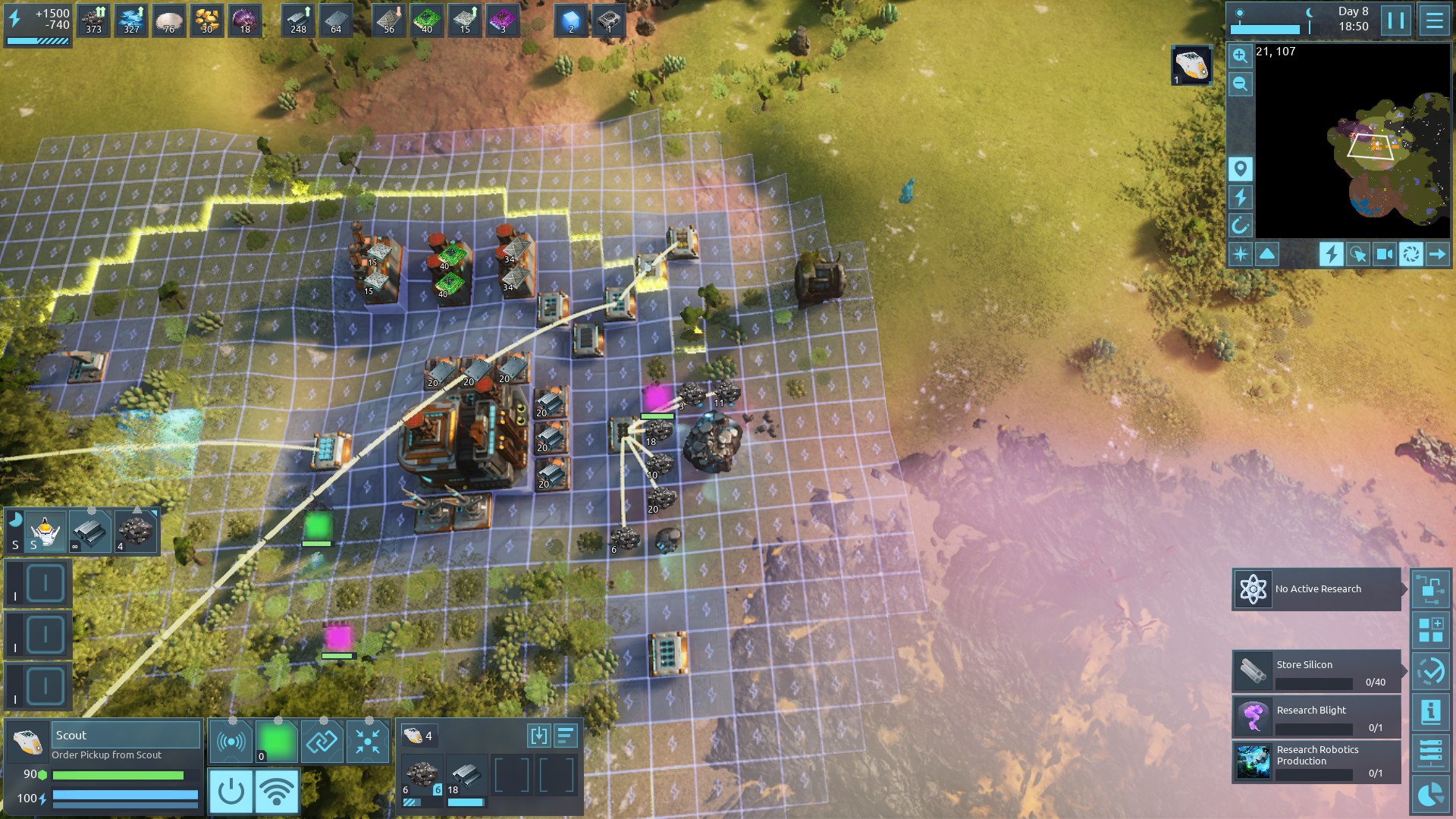Image resolution: width=1456 pixels, height=819 pixels.
Task: Select the Research Robotics Production objective
Action: [x=1316, y=761]
